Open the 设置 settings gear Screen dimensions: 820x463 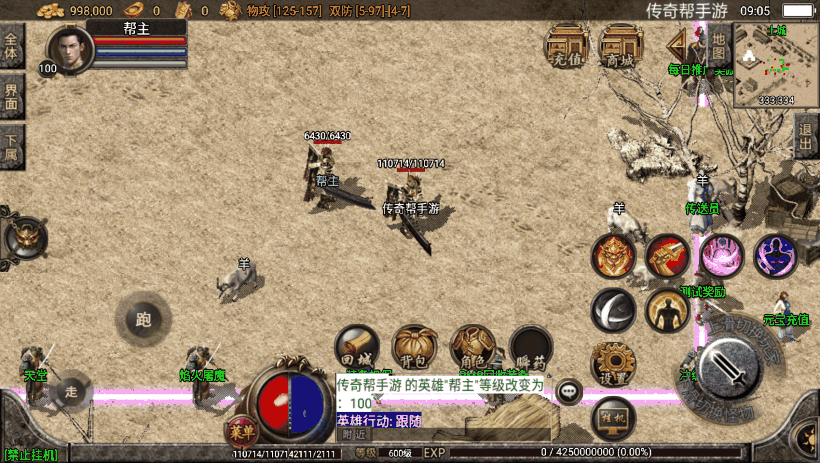coord(612,364)
